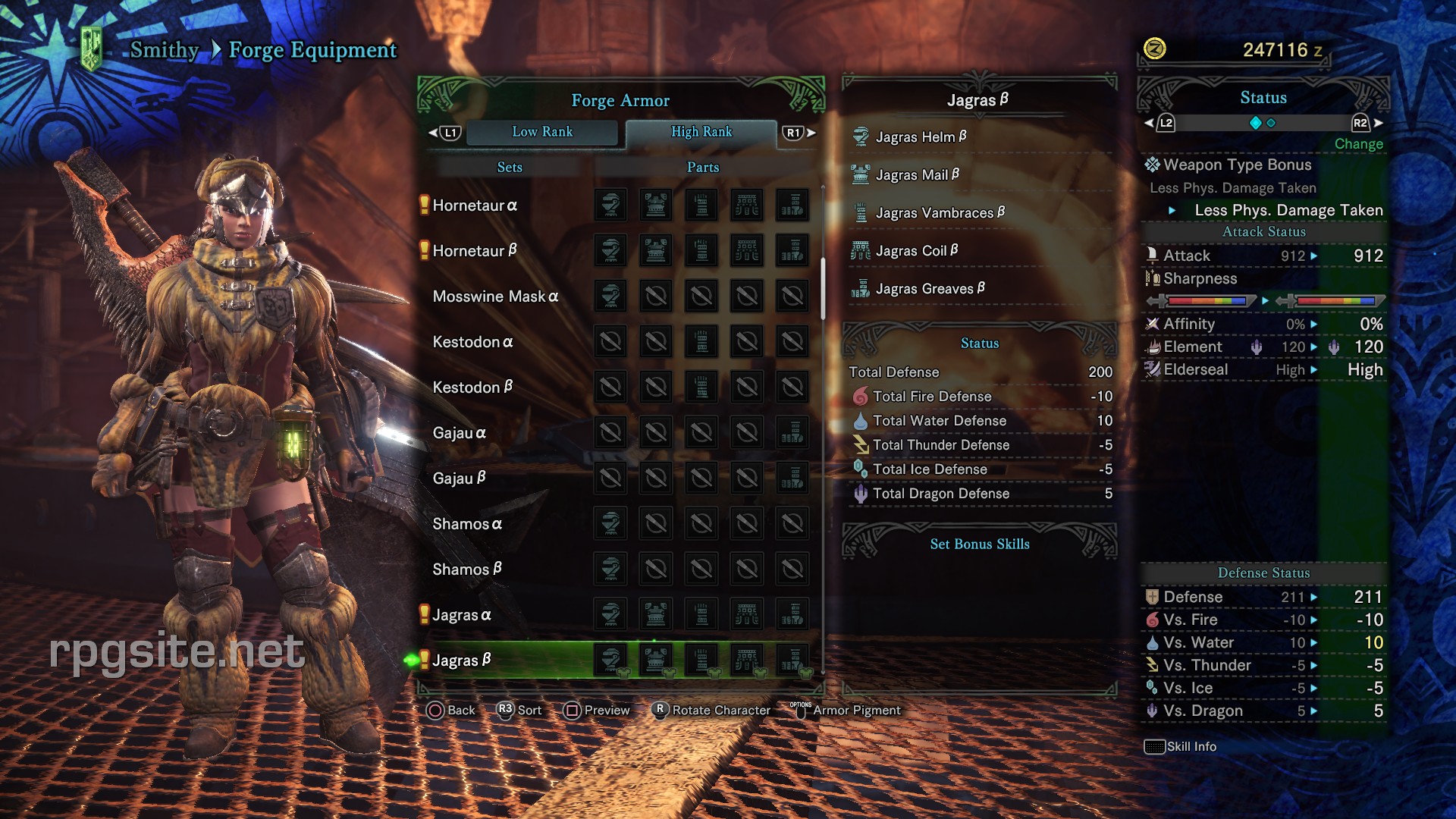The width and height of the screenshot is (1456, 819).
Task: Click the Smithy crest emblem
Action: 93,47
